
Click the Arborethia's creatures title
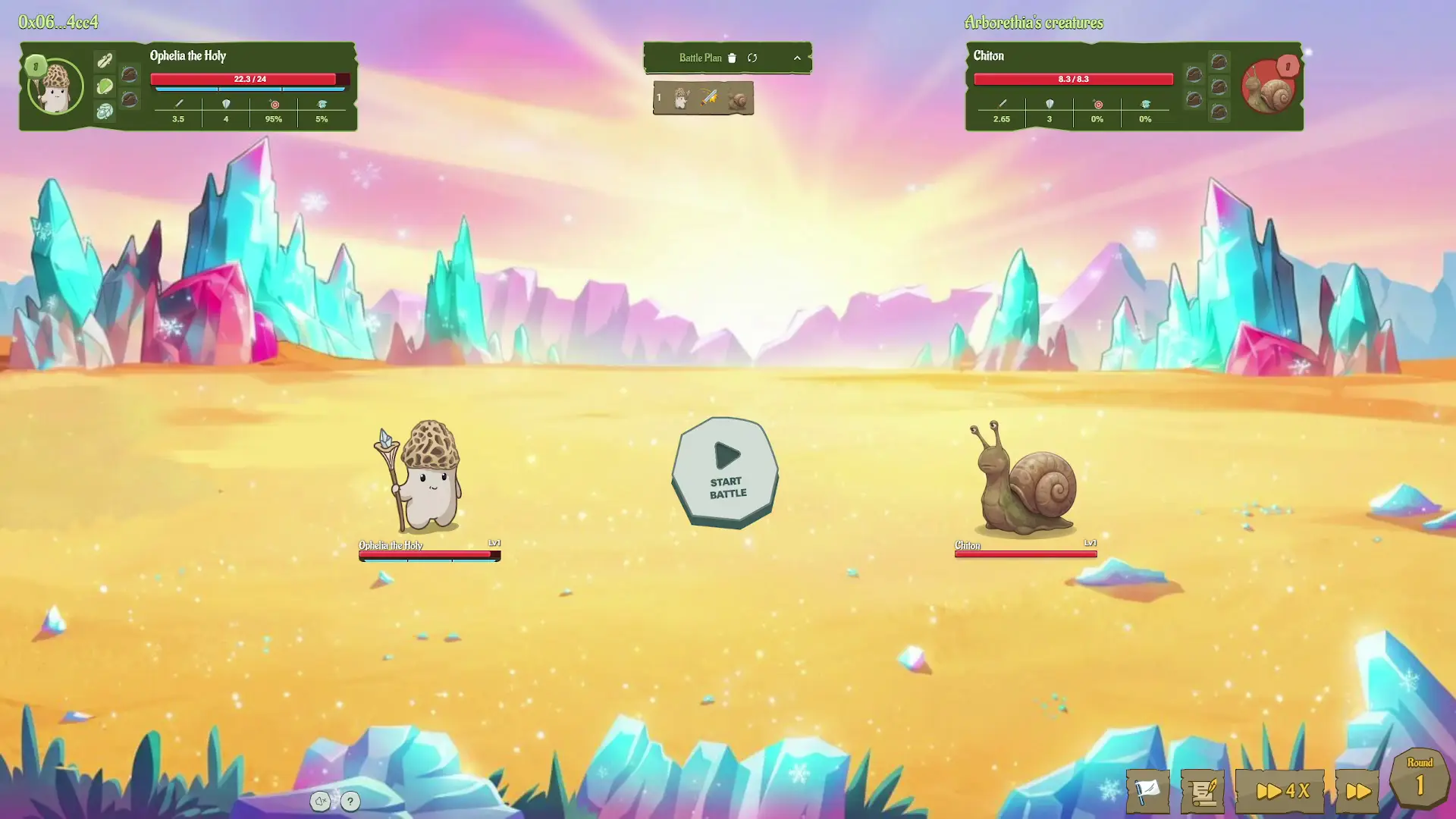pos(1033,23)
